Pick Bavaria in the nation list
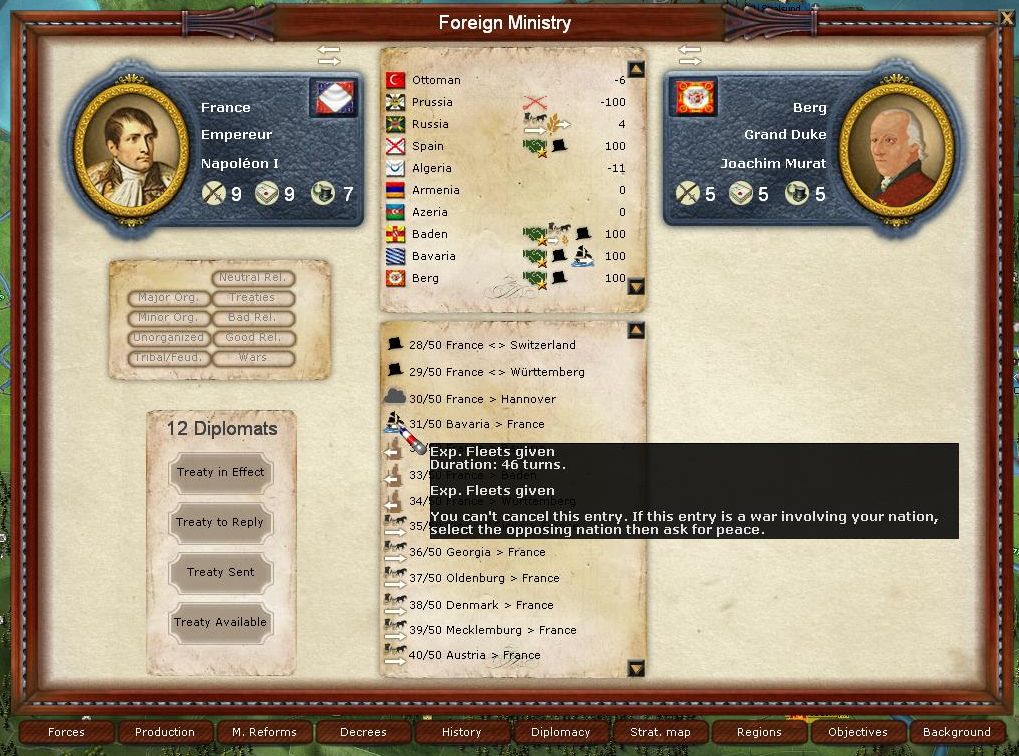The image size is (1019, 756). pos(433,256)
